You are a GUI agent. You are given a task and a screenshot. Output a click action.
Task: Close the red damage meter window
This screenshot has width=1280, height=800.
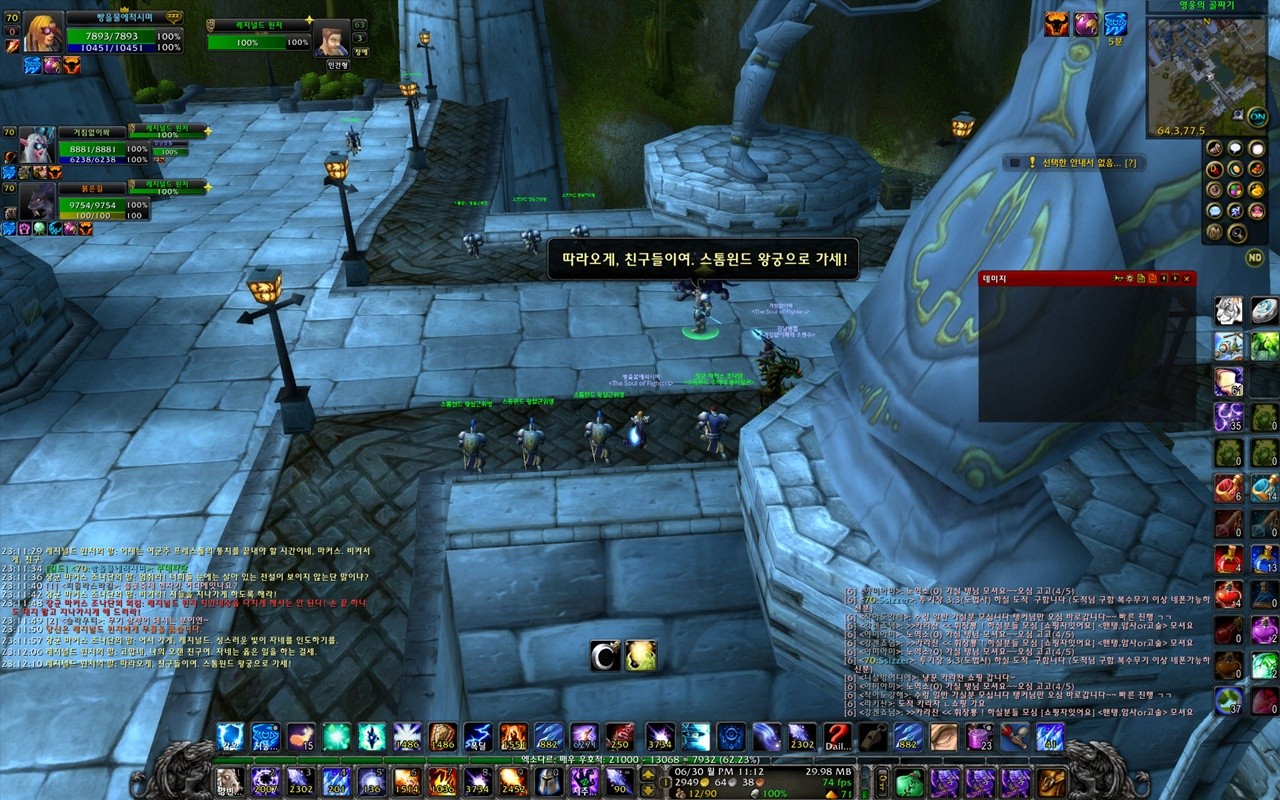[x=1187, y=279]
